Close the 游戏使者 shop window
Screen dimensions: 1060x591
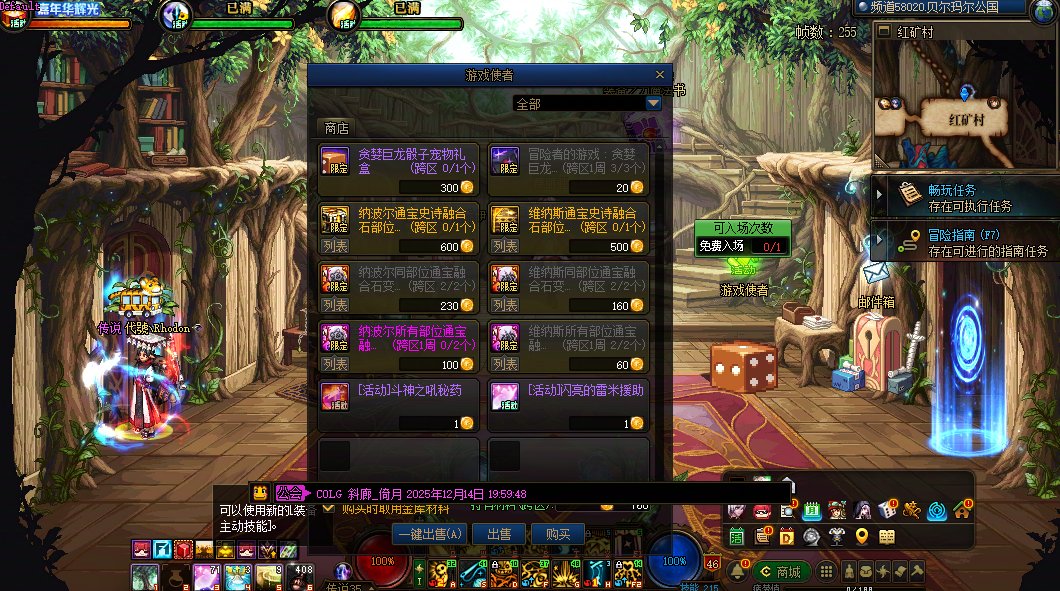(x=658, y=75)
